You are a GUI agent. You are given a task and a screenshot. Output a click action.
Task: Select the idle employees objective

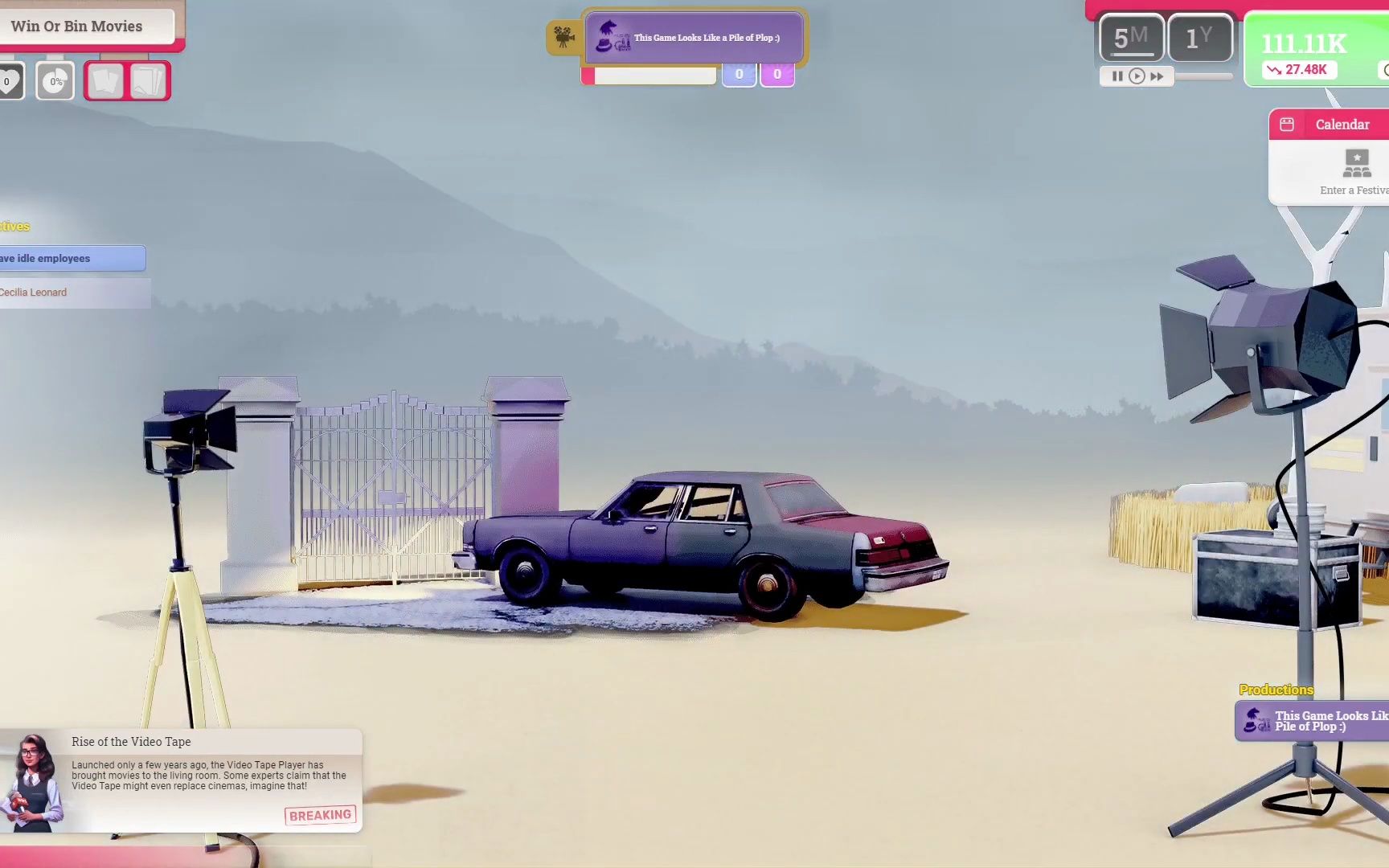pyautogui.click(x=71, y=258)
